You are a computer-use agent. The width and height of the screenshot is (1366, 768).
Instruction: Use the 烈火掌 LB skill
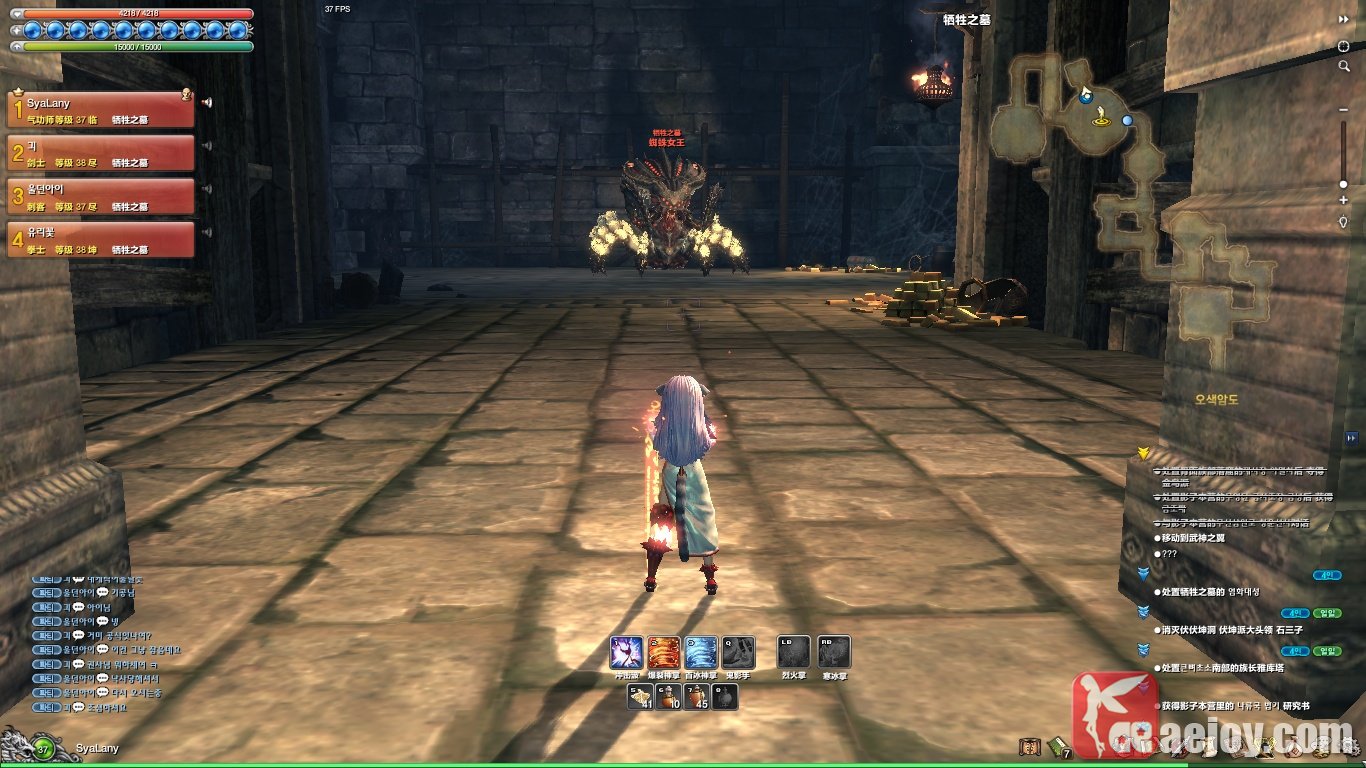point(793,653)
